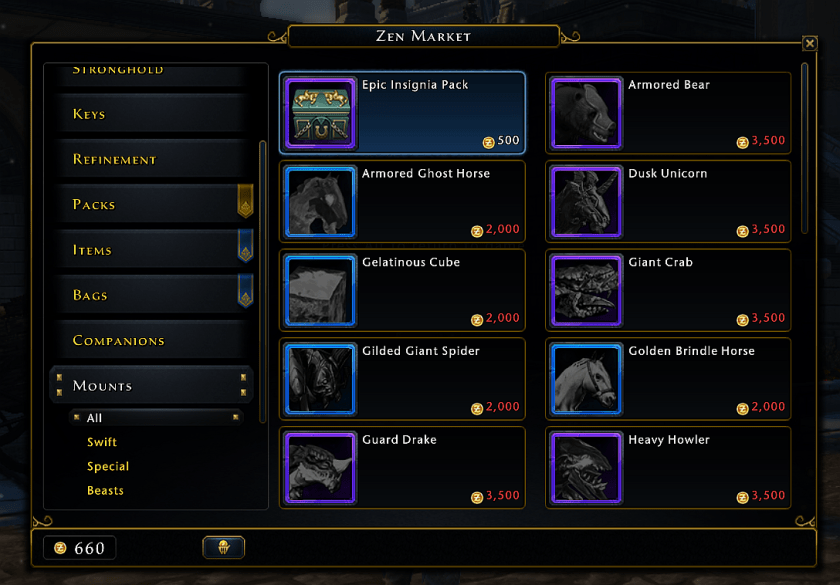Image resolution: width=840 pixels, height=585 pixels.
Task: Open the Keys category
Action: coord(150,114)
